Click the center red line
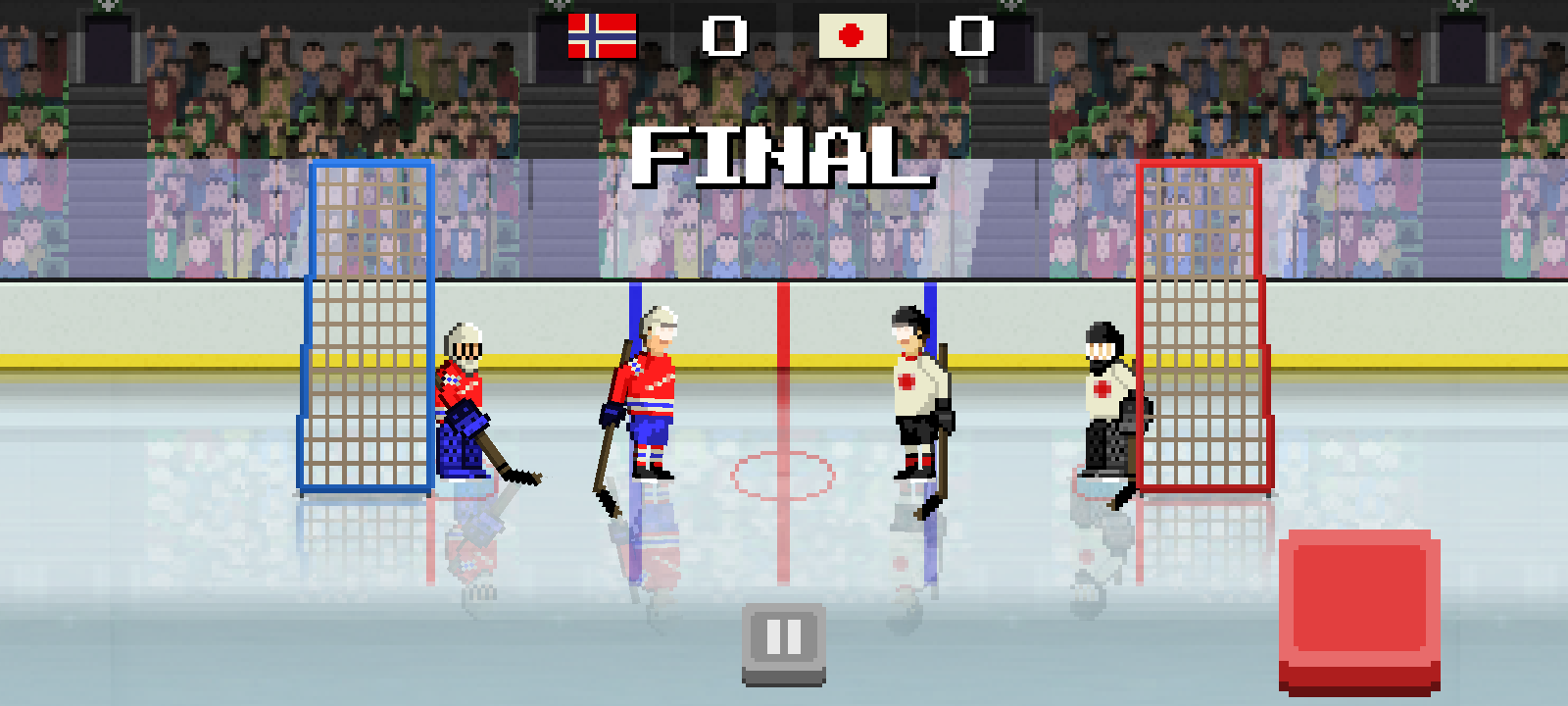This screenshot has height=706, width=1568. pyautogui.click(x=784, y=392)
